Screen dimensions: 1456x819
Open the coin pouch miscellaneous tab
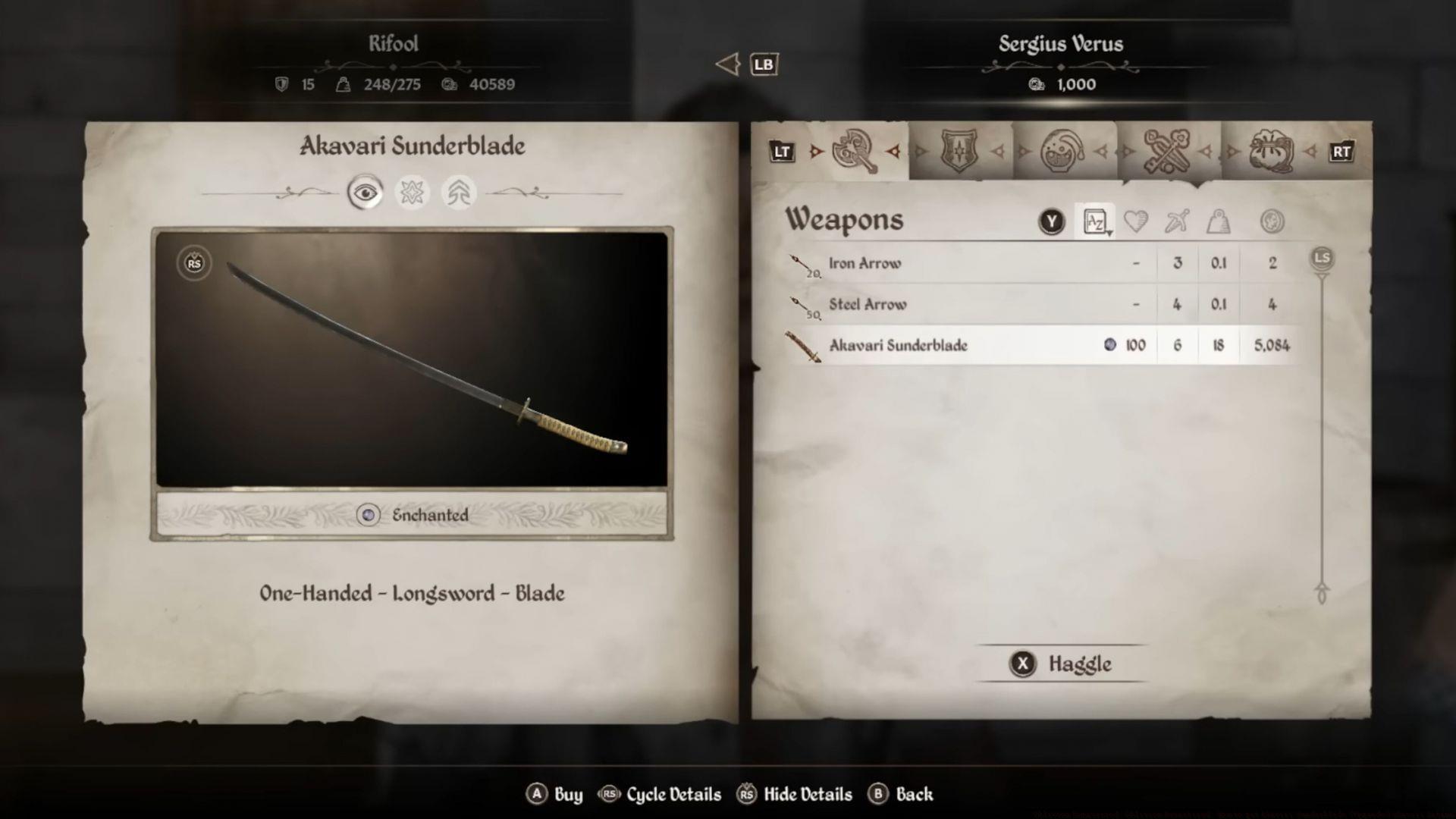coord(1271,152)
